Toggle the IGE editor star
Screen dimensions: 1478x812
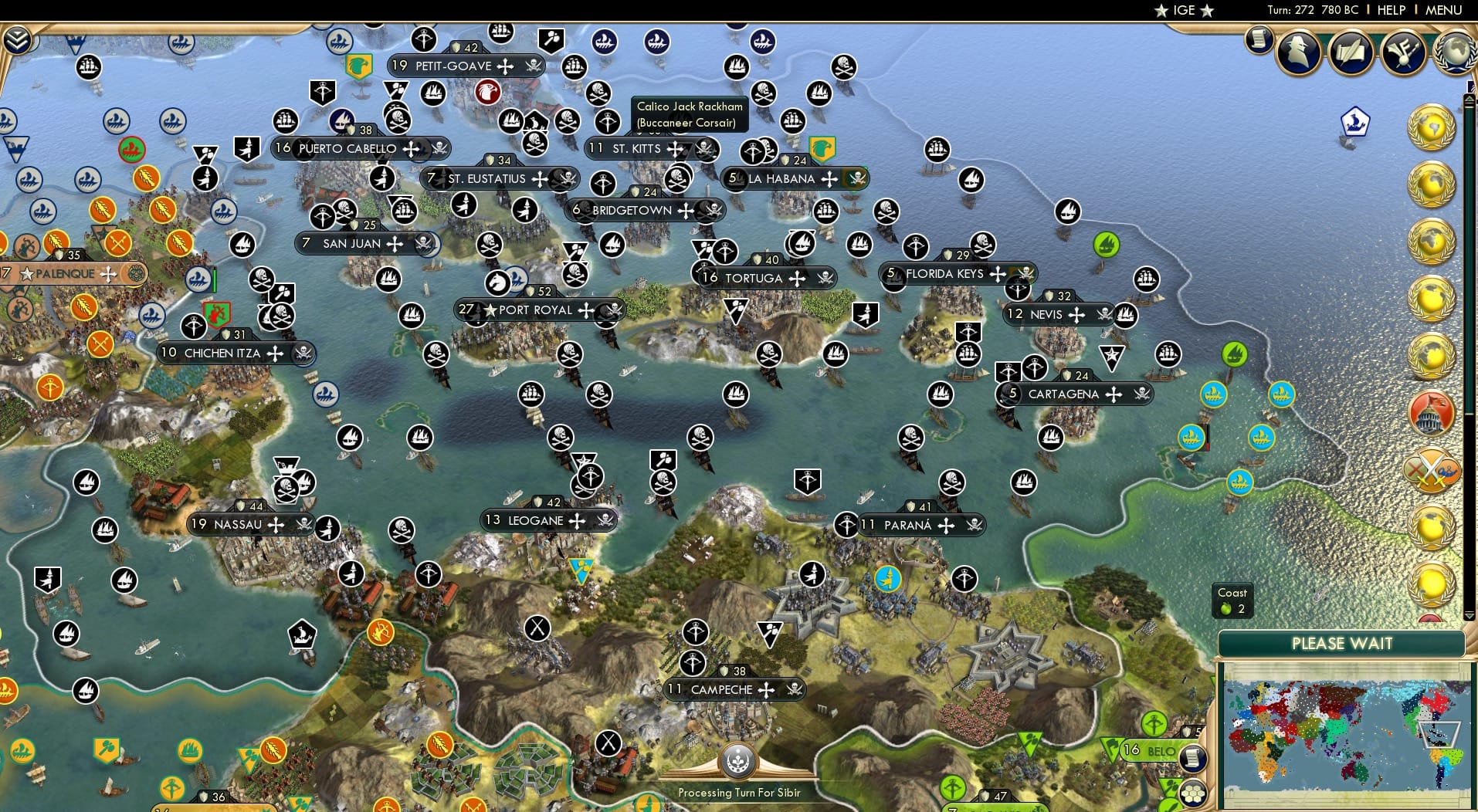click(x=1185, y=10)
